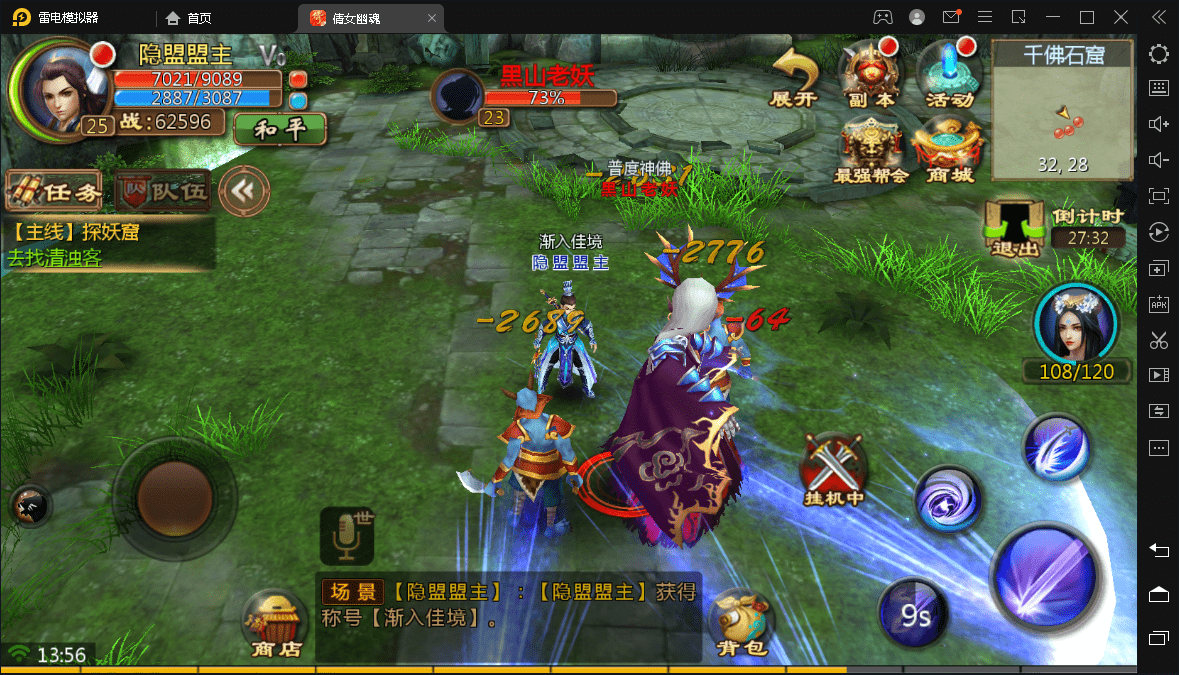Open the 商城 mall icon
Image resolution: width=1179 pixels, height=675 pixels.
click(948, 151)
